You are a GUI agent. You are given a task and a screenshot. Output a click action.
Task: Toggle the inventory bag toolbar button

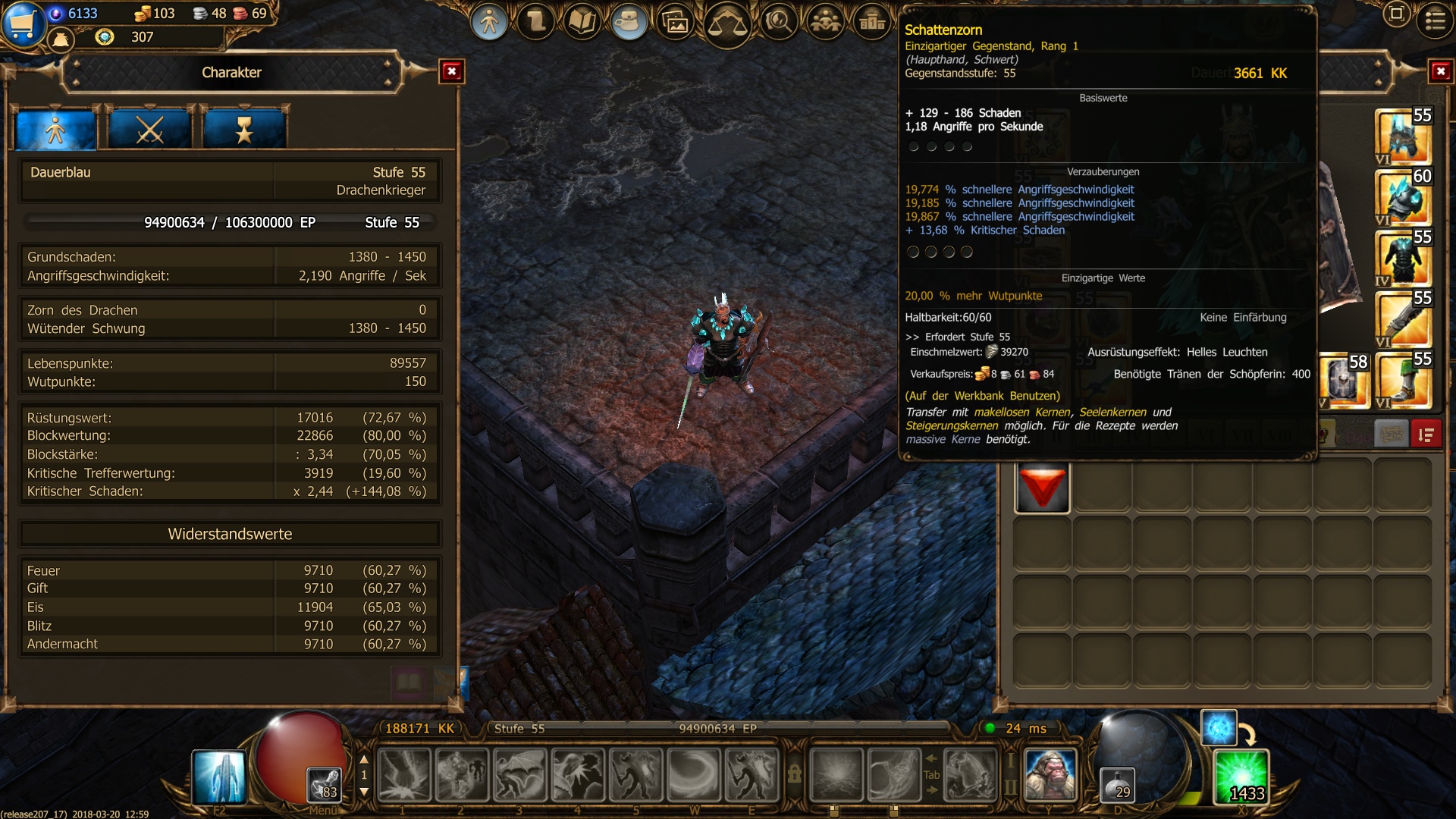tap(628, 23)
